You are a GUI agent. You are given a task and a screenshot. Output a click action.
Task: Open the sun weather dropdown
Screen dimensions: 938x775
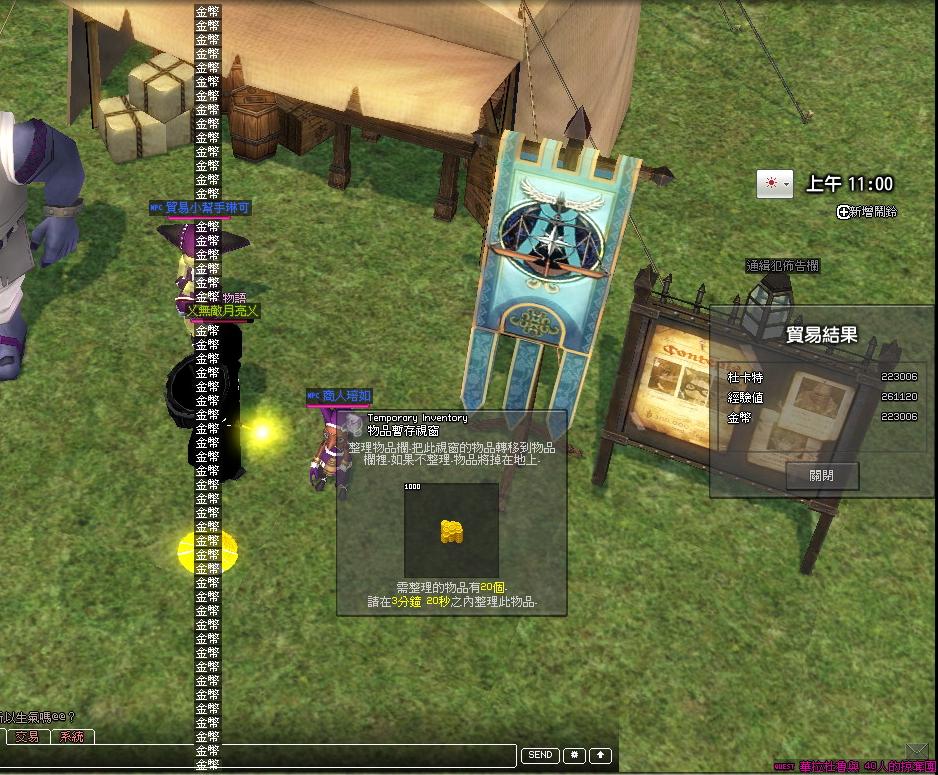click(774, 184)
